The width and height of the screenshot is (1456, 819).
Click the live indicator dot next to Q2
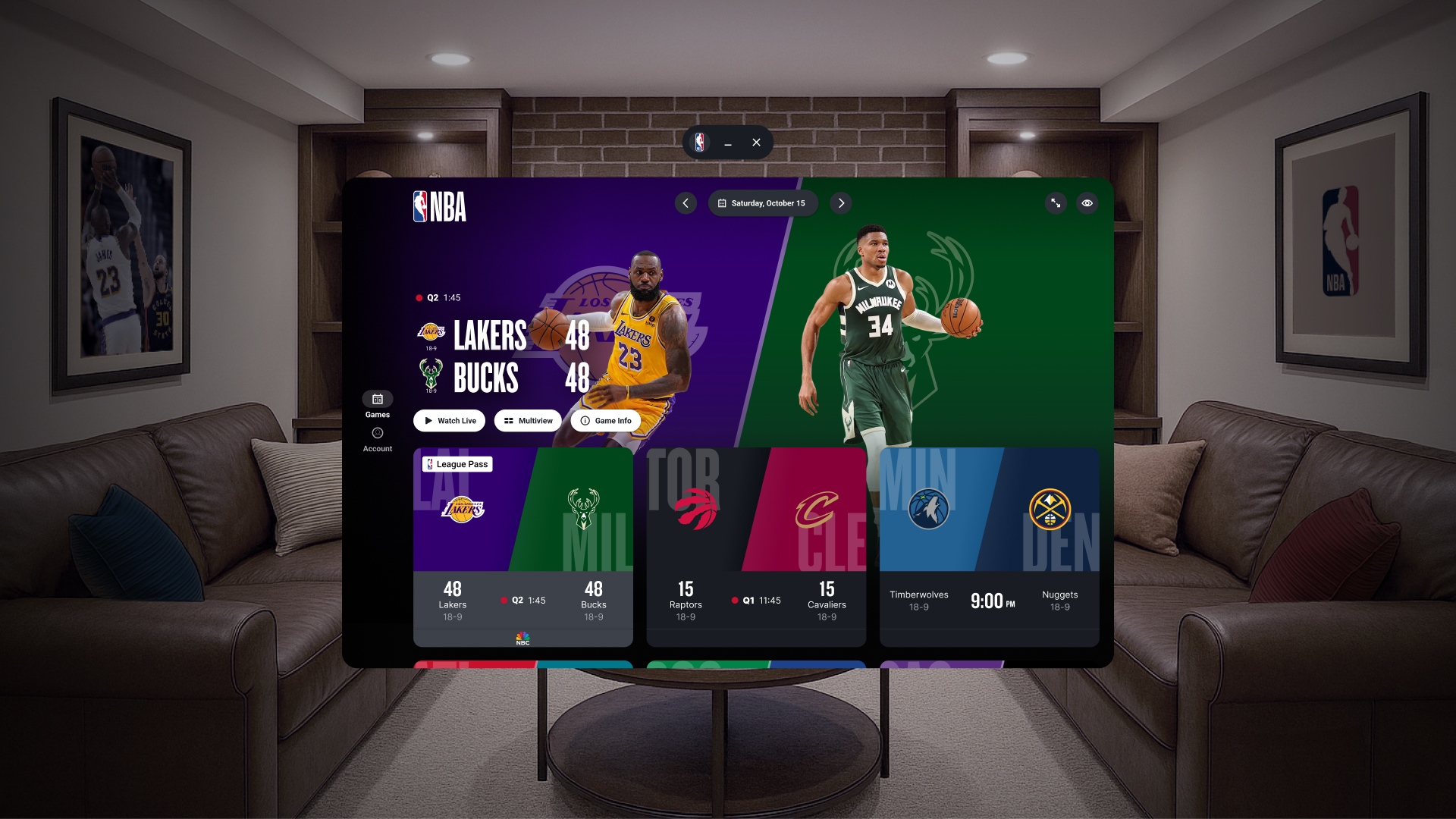[x=419, y=297]
